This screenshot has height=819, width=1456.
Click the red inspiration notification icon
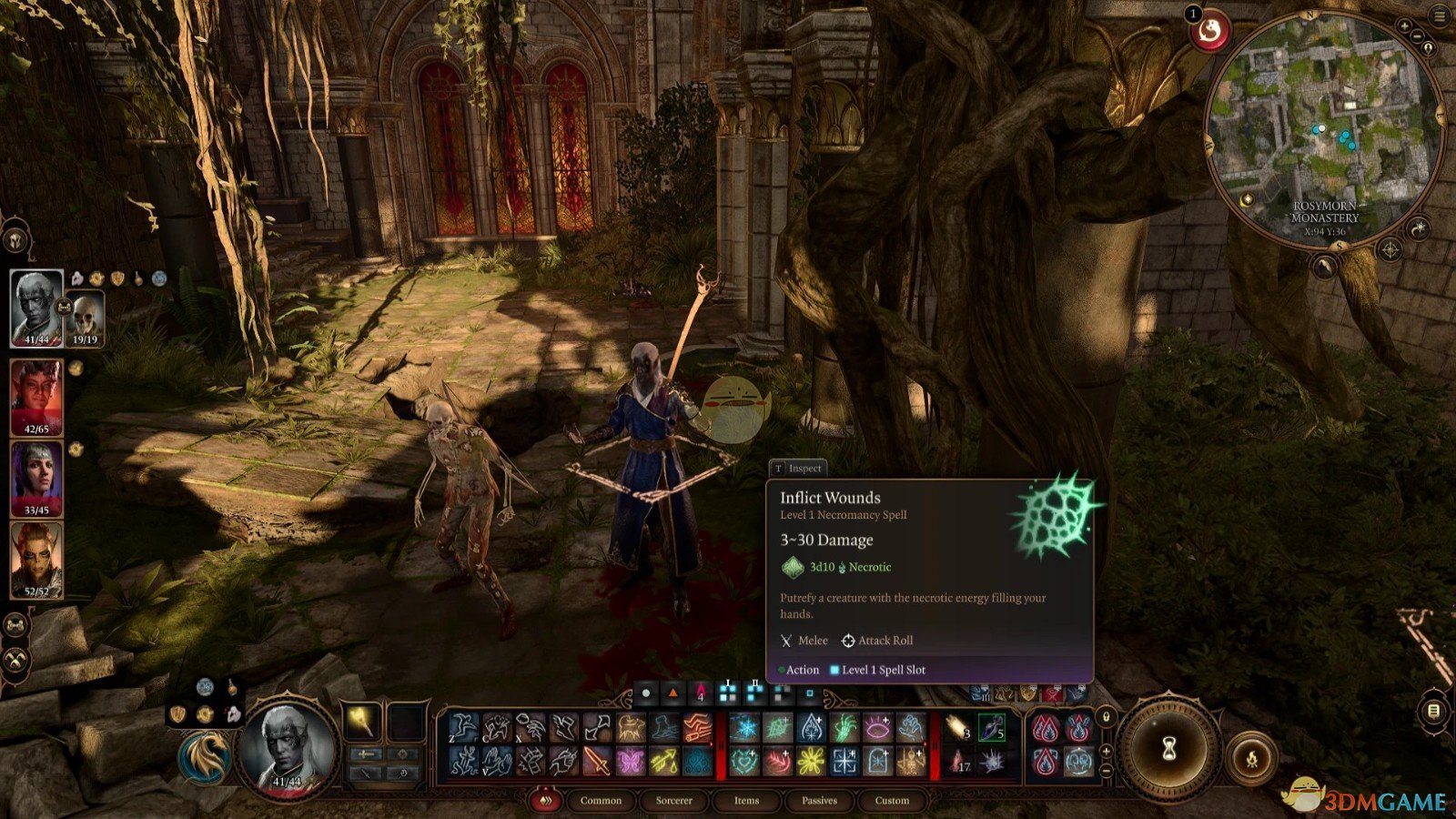[x=1211, y=34]
